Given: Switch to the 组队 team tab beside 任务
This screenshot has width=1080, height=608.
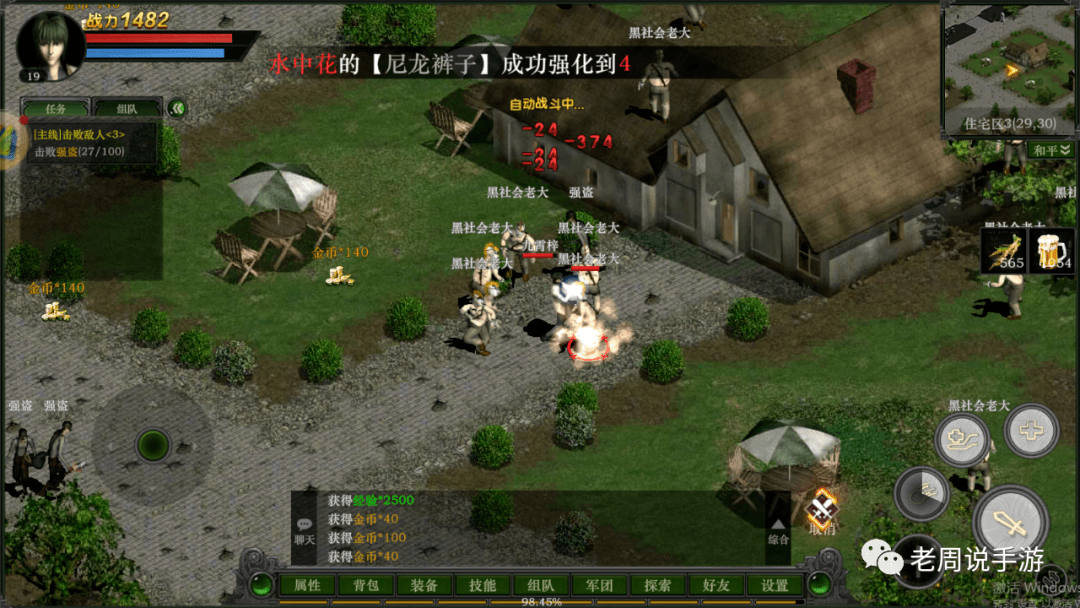Looking at the screenshot, I should [x=127, y=108].
